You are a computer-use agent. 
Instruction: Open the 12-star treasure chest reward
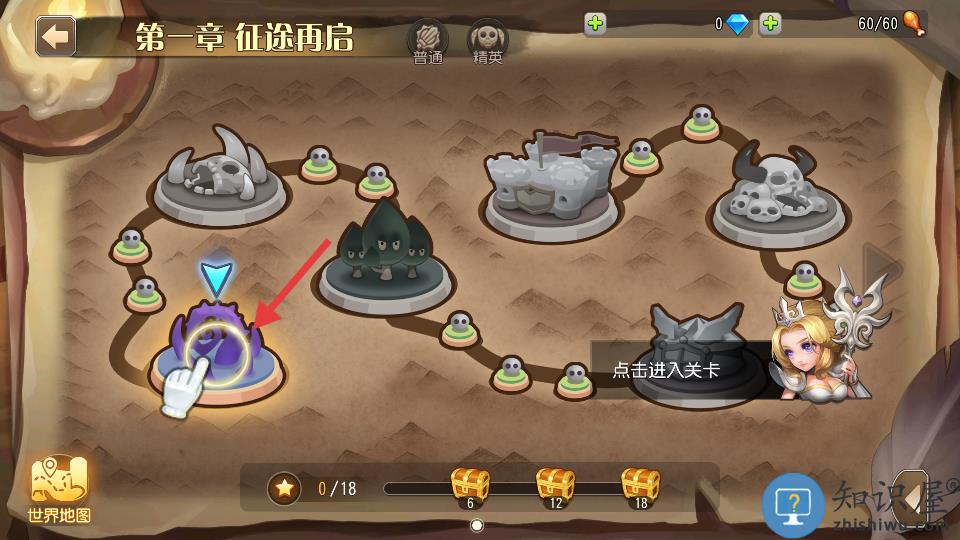click(x=555, y=486)
